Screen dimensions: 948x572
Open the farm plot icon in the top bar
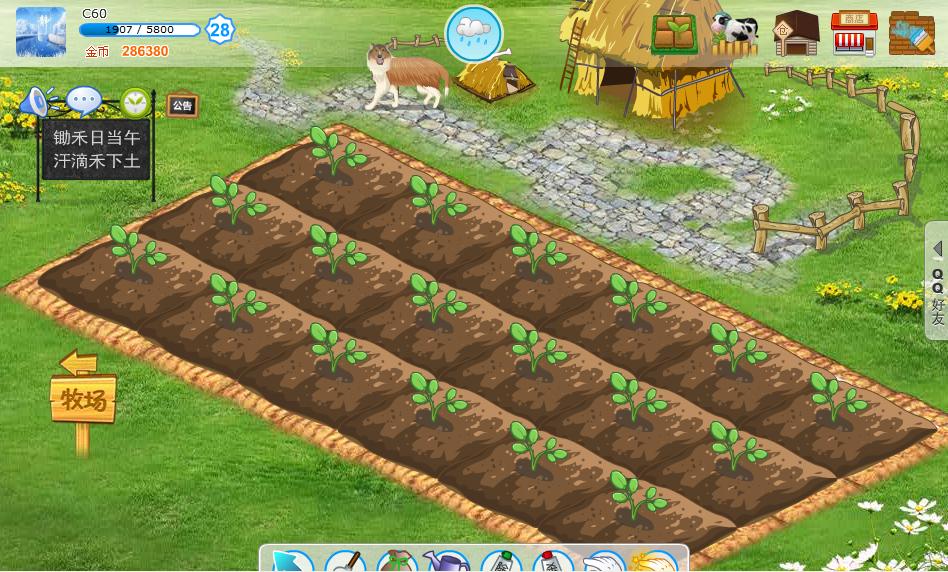pyautogui.click(x=676, y=33)
